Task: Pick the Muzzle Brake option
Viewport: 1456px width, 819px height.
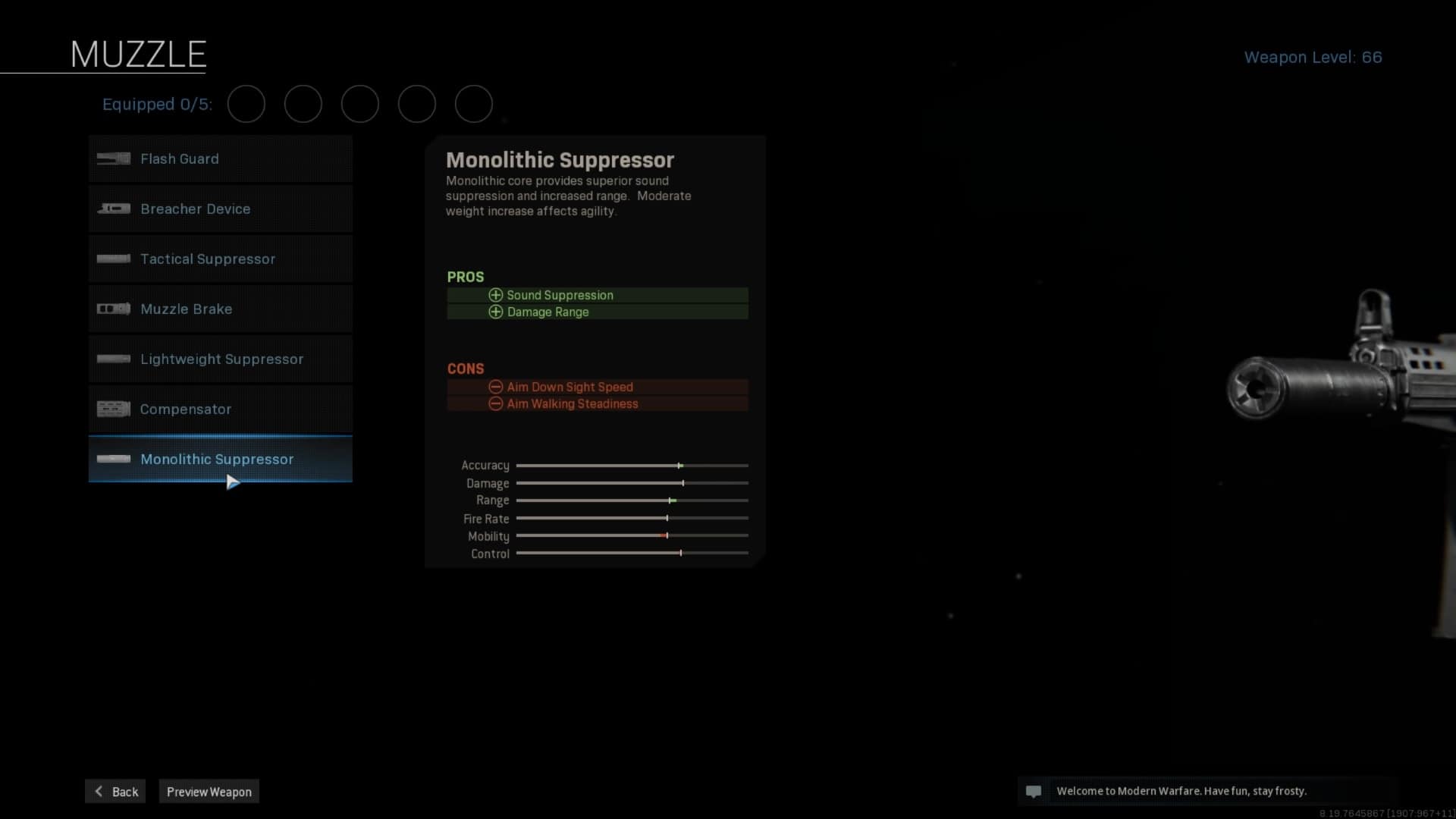Action: coord(220,309)
